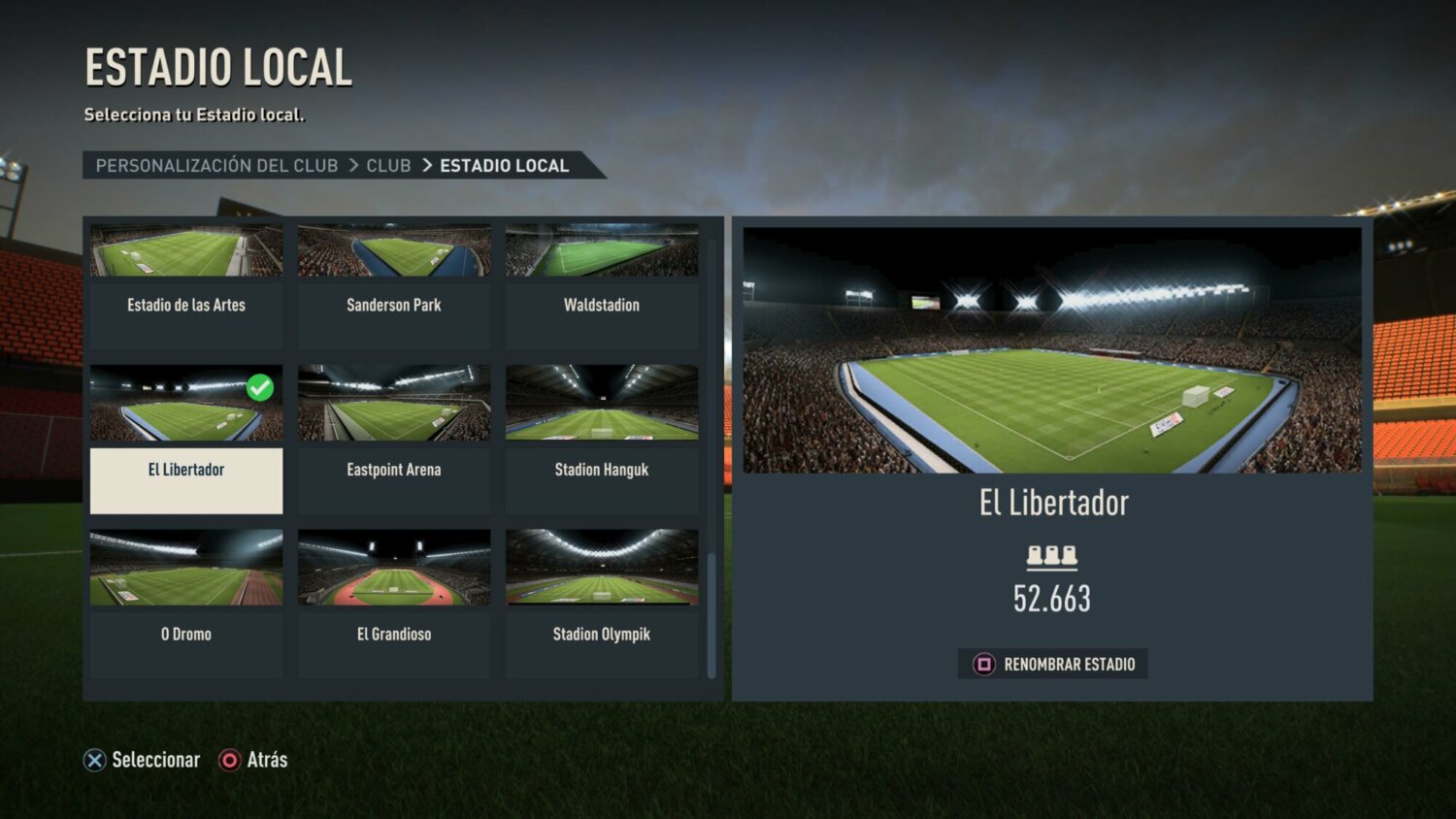The width and height of the screenshot is (1456, 819).
Task: Open the Eastpoint Arena stadium preview image
Action: tap(393, 402)
